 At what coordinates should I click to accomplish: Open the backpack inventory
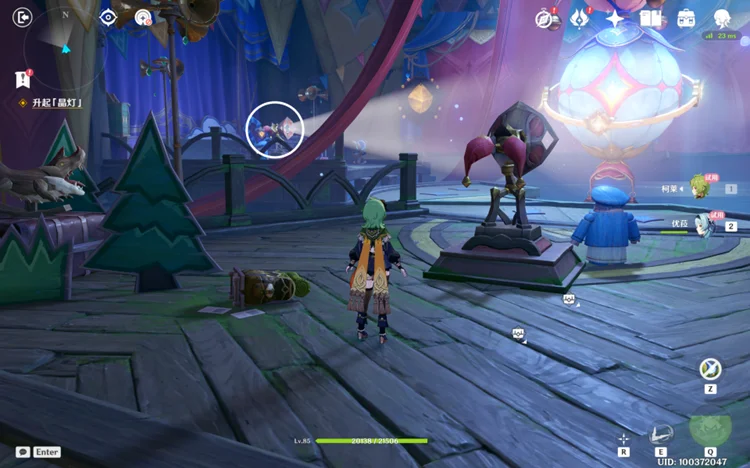pyautogui.click(x=686, y=19)
